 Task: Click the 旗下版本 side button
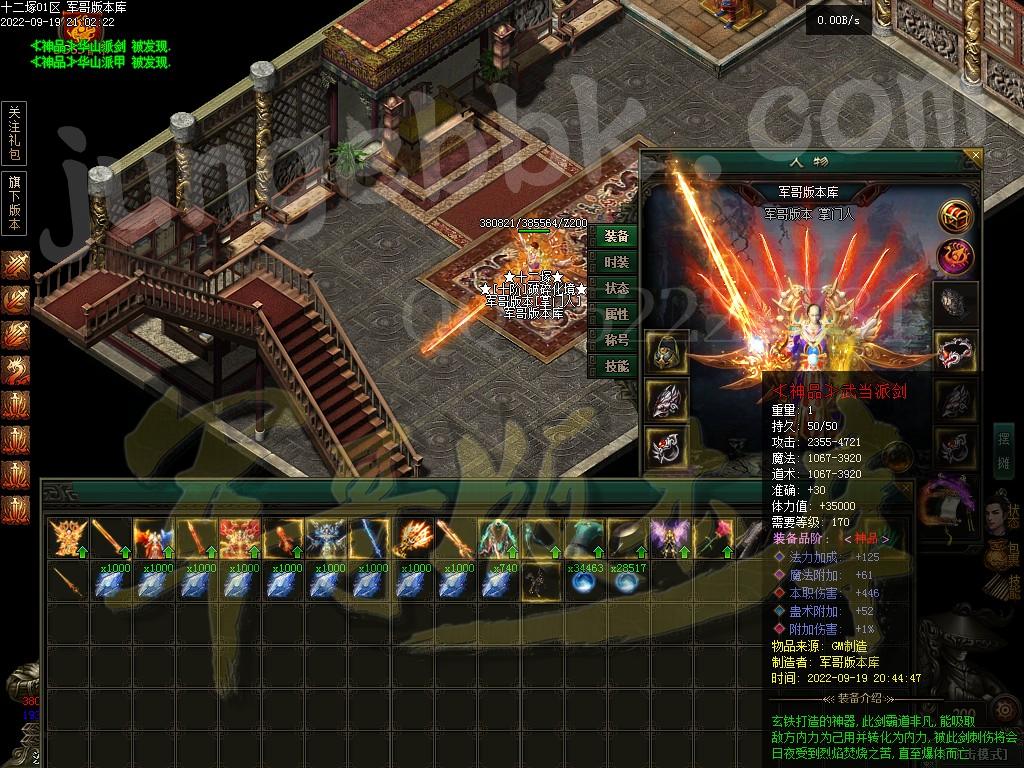point(14,203)
